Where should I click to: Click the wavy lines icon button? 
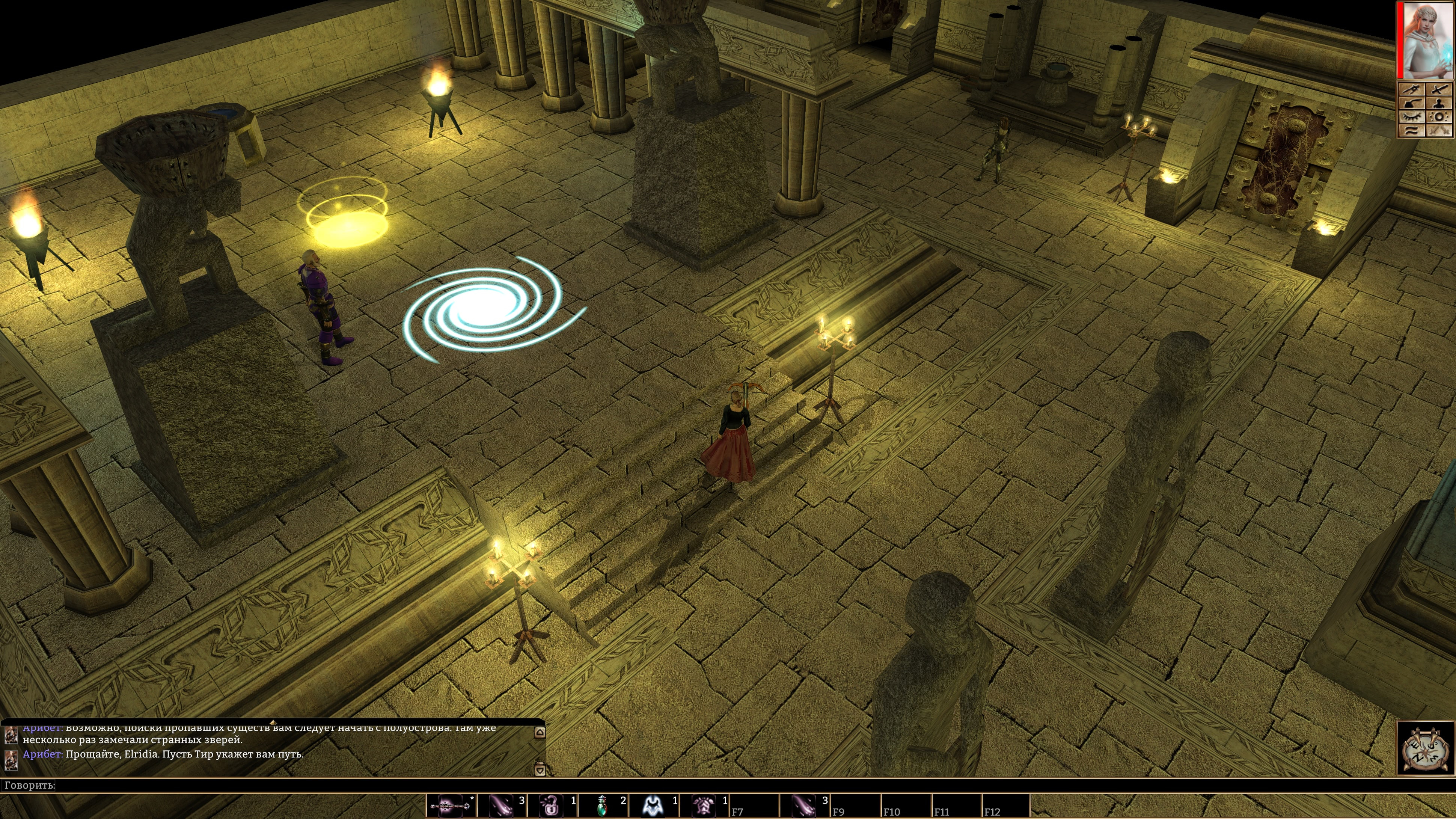click(1411, 131)
